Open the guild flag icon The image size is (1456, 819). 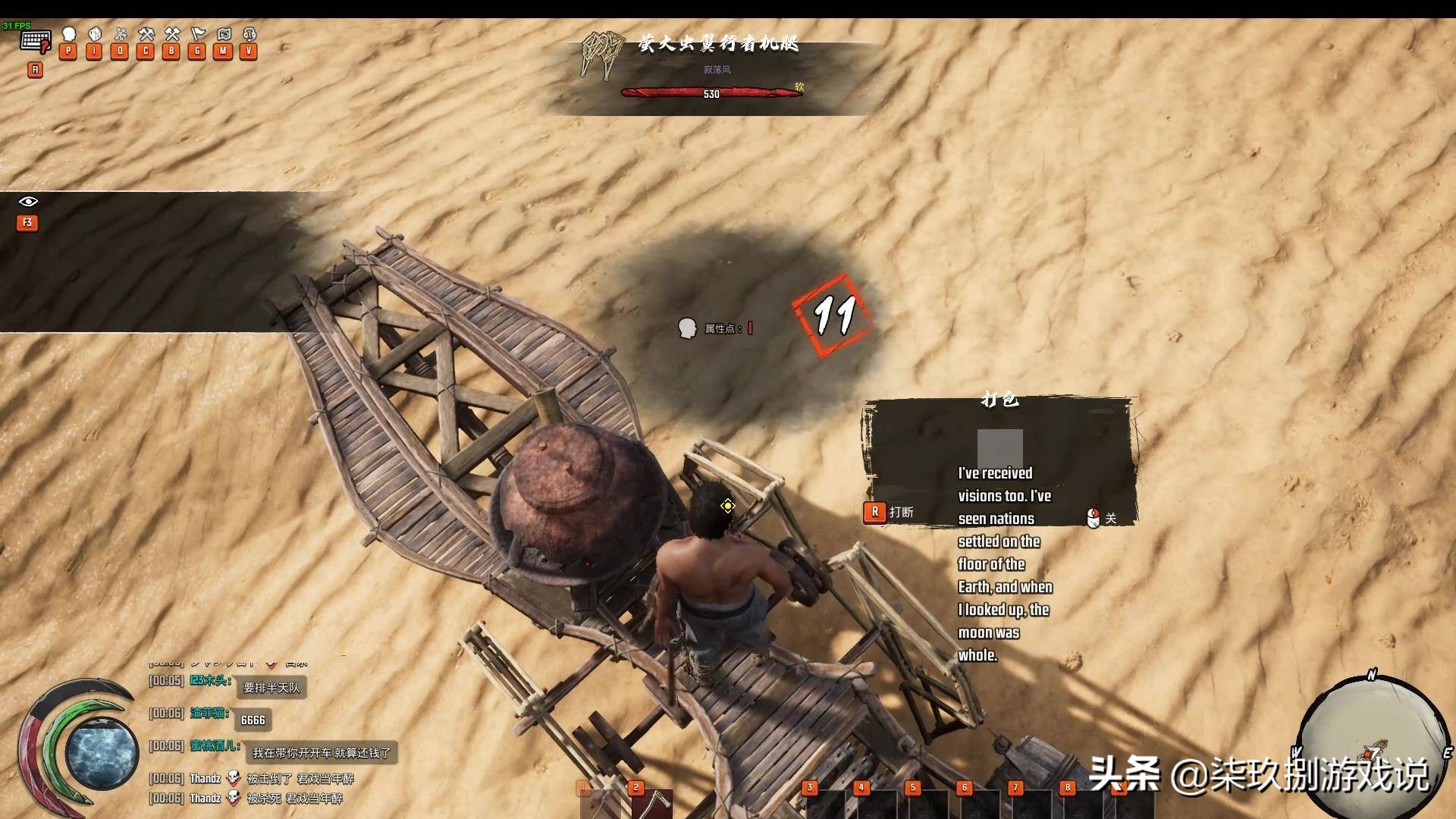click(x=198, y=35)
